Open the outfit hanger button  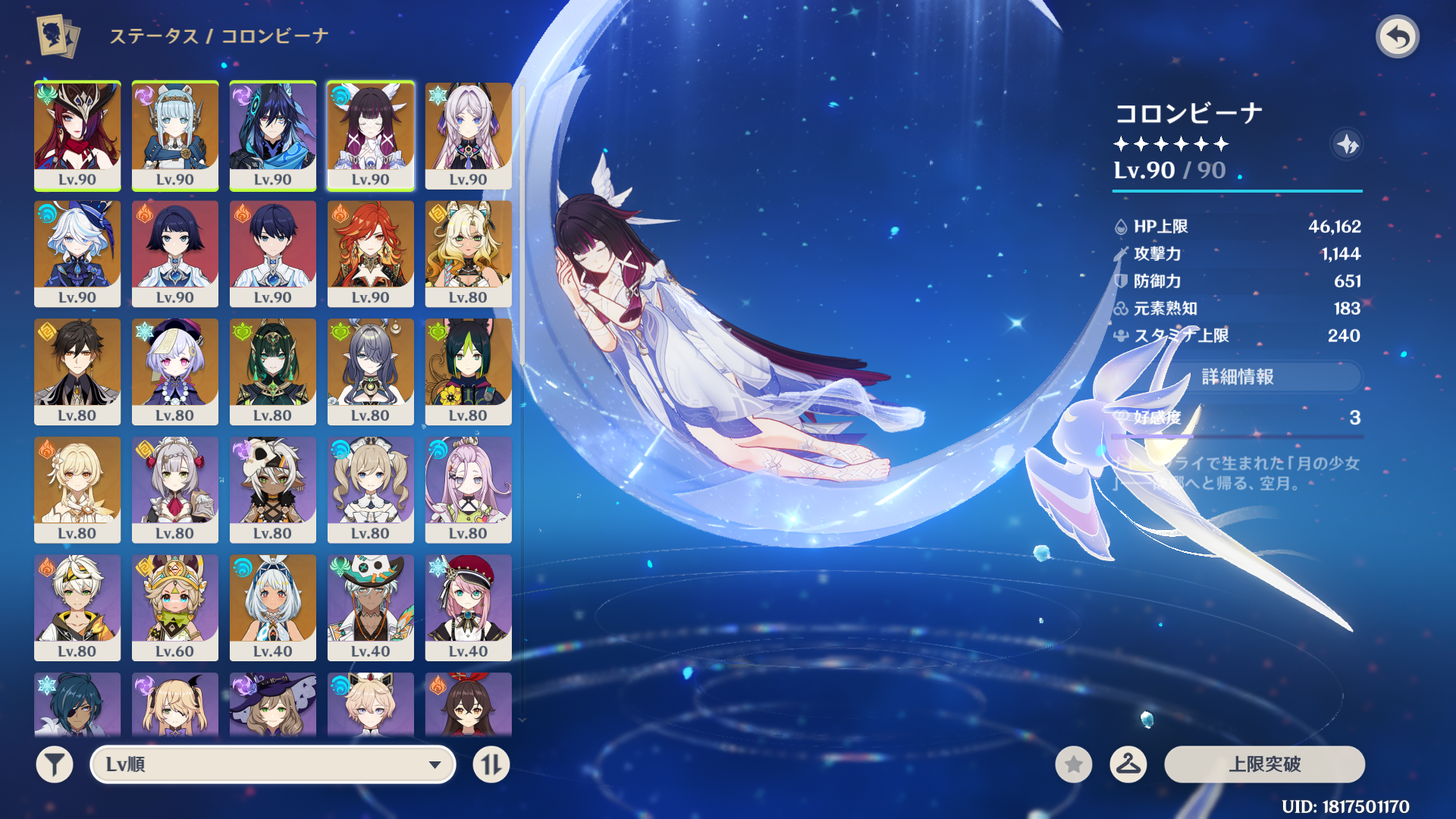(1128, 764)
